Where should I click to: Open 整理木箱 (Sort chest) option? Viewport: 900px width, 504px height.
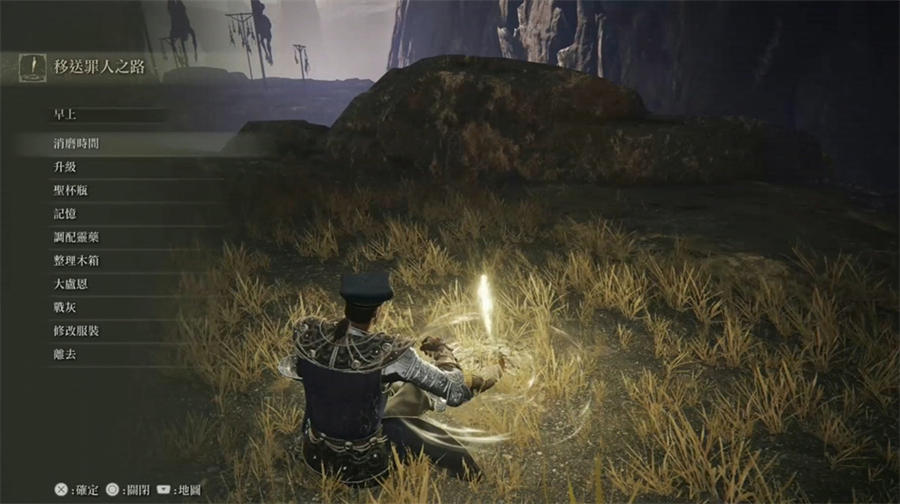click(76, 261)
